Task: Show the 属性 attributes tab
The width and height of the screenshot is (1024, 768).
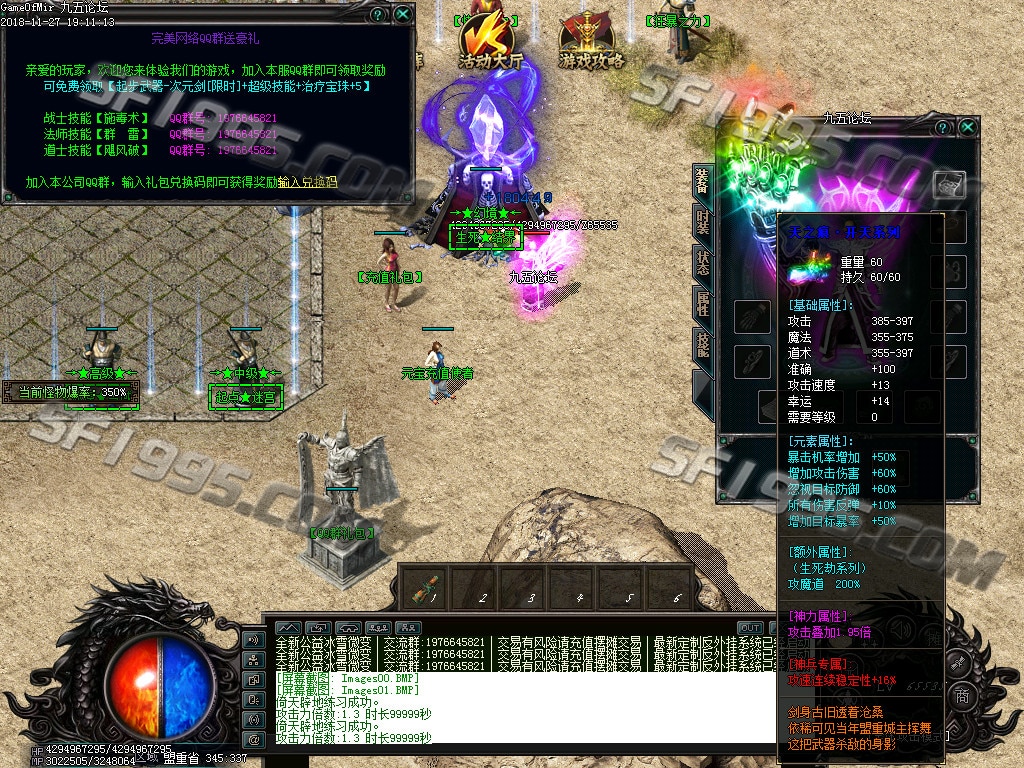Action: coord(703,304)
